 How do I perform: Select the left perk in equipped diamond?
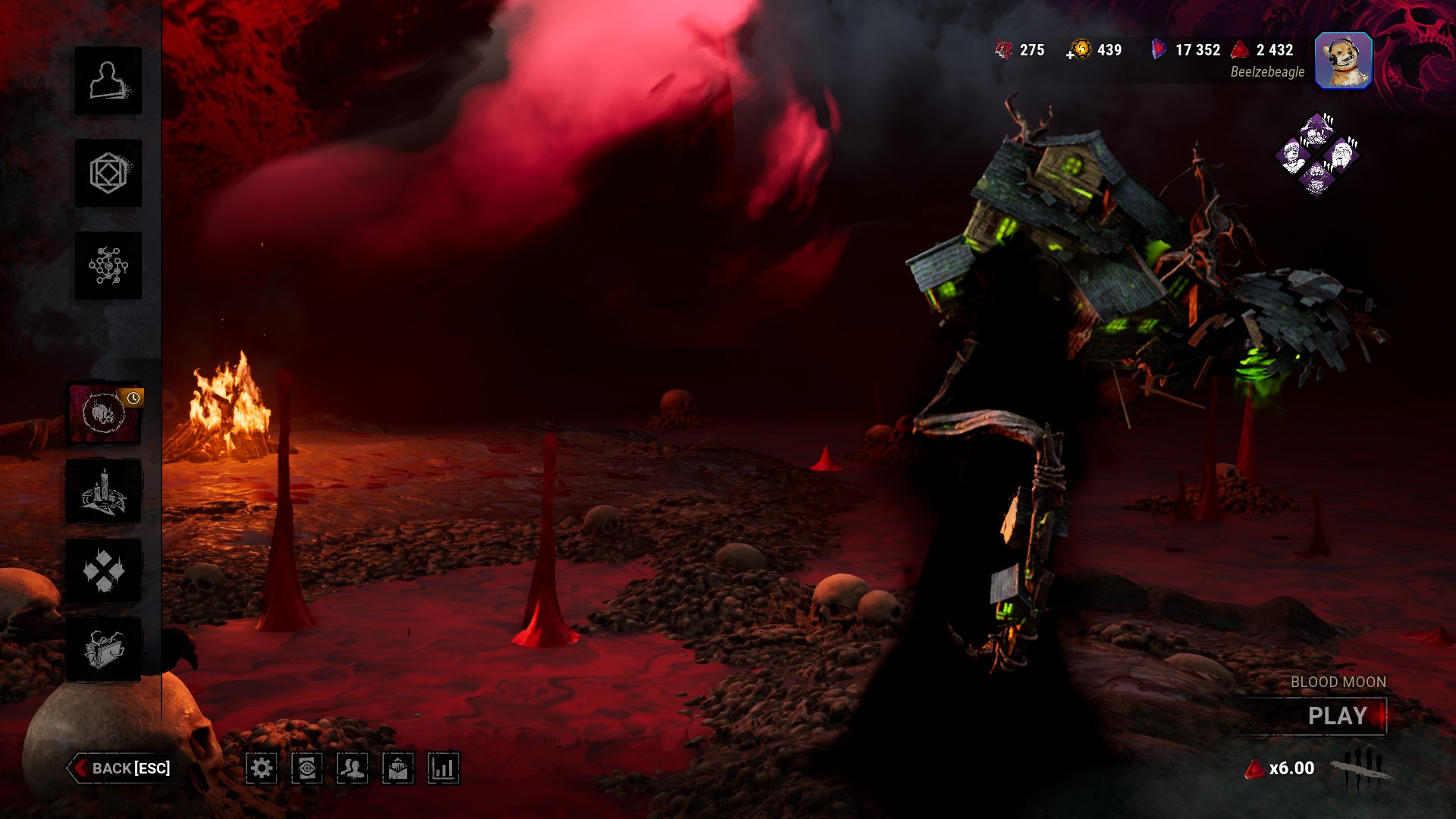(1293, 156)
